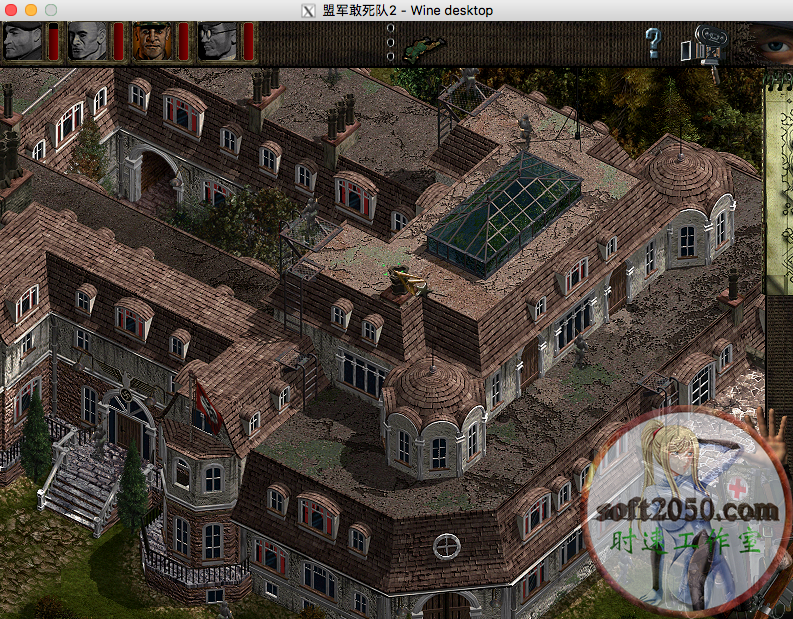Open the spiral notebook on the right edge
The width and height of the screenshot is (793, 619).
(x=778, y=180)
